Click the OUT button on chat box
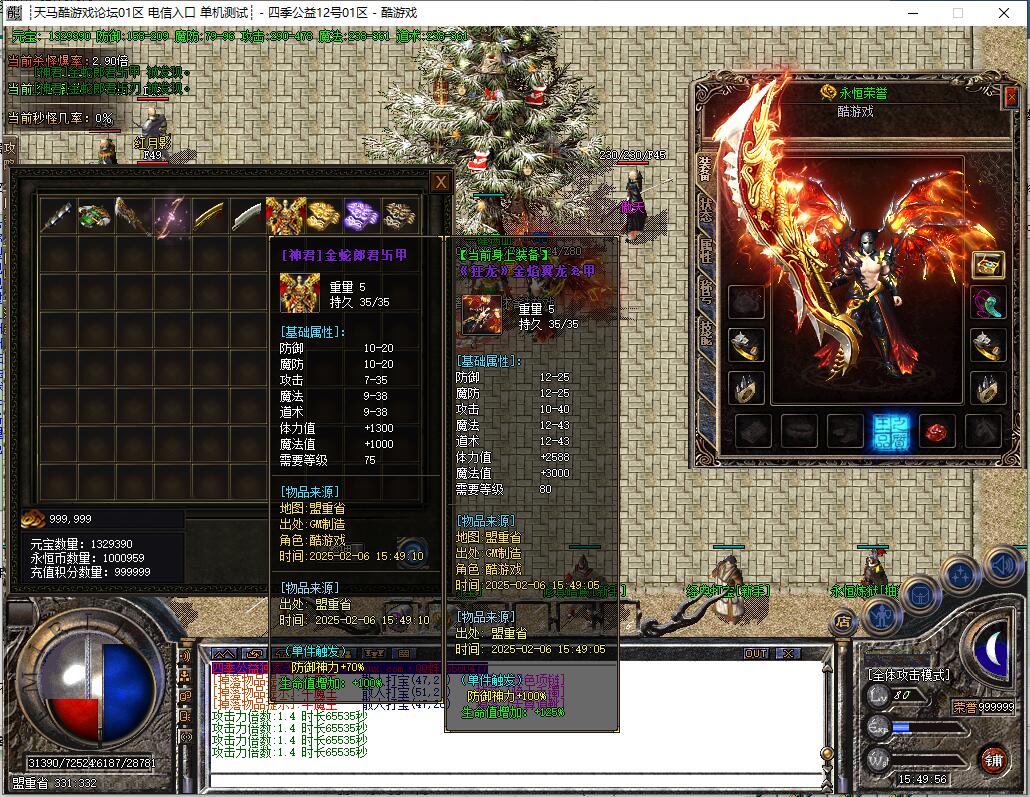The width and height of the screenshot is (1030, 797). coord(756,654)
